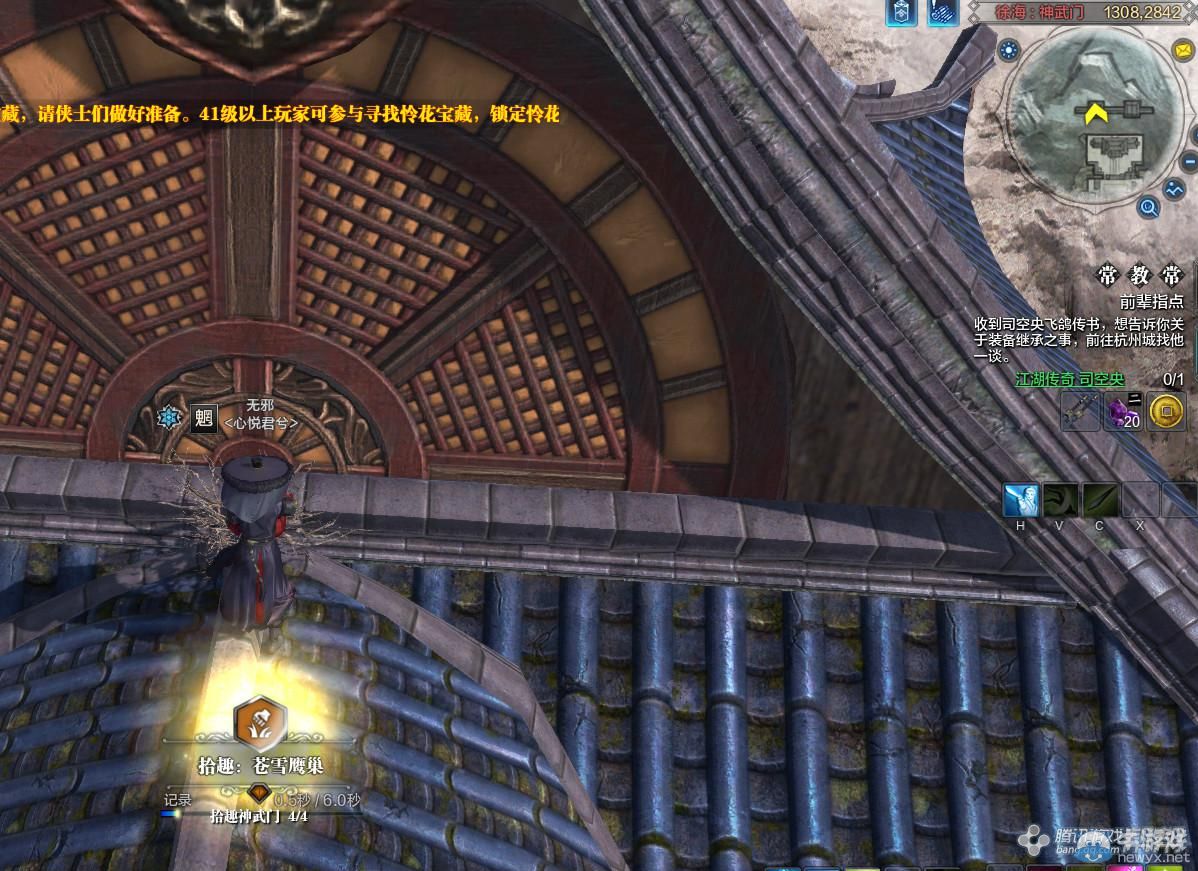Click the orange 拾趣 hexagon badge icon
Viewport: 1198px width, 871px height.
click(x=260, y=722)
